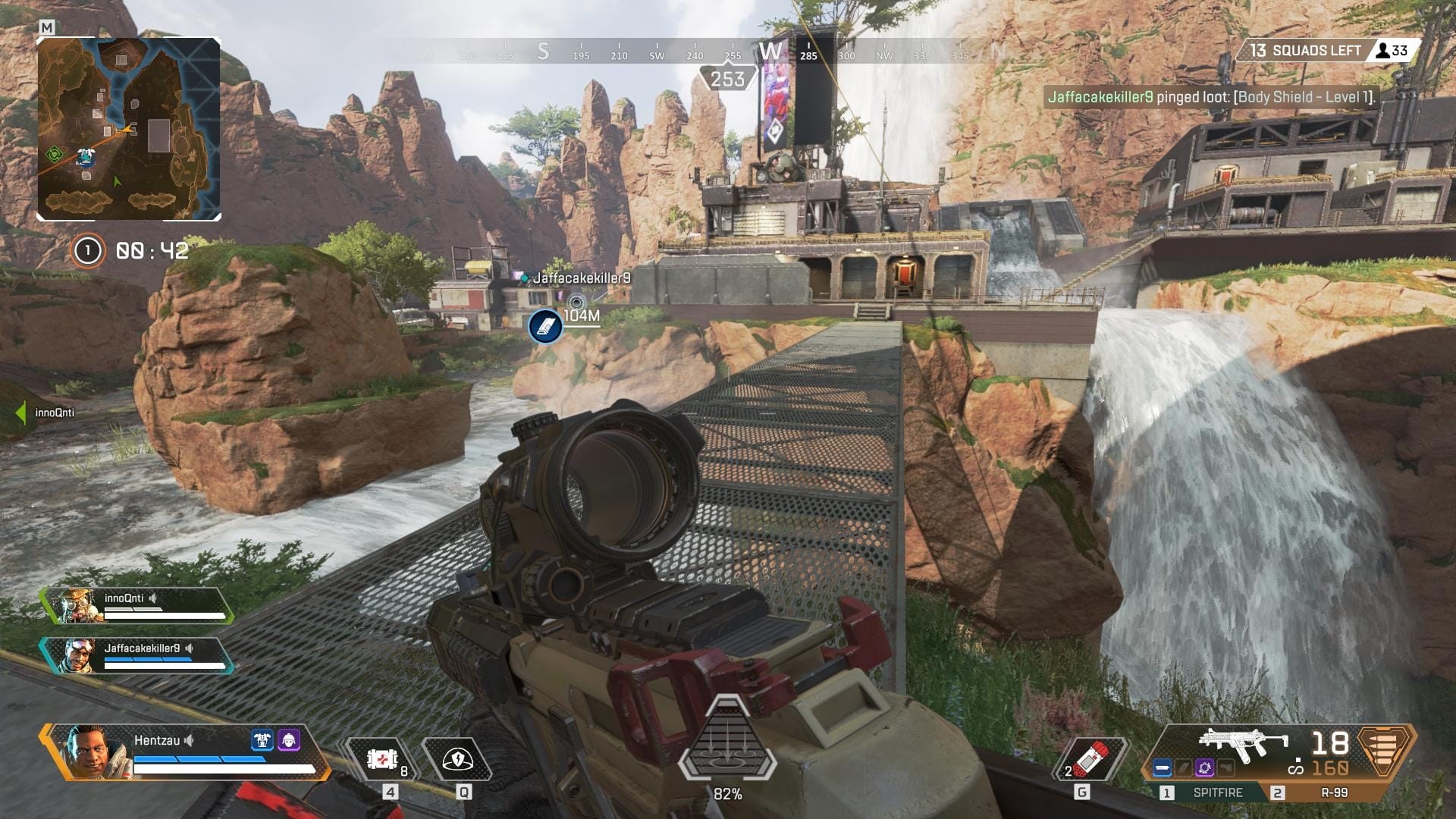Select squadmate Jaffacakekiller9's status card
1456x819 pixels.
(136, 656)
